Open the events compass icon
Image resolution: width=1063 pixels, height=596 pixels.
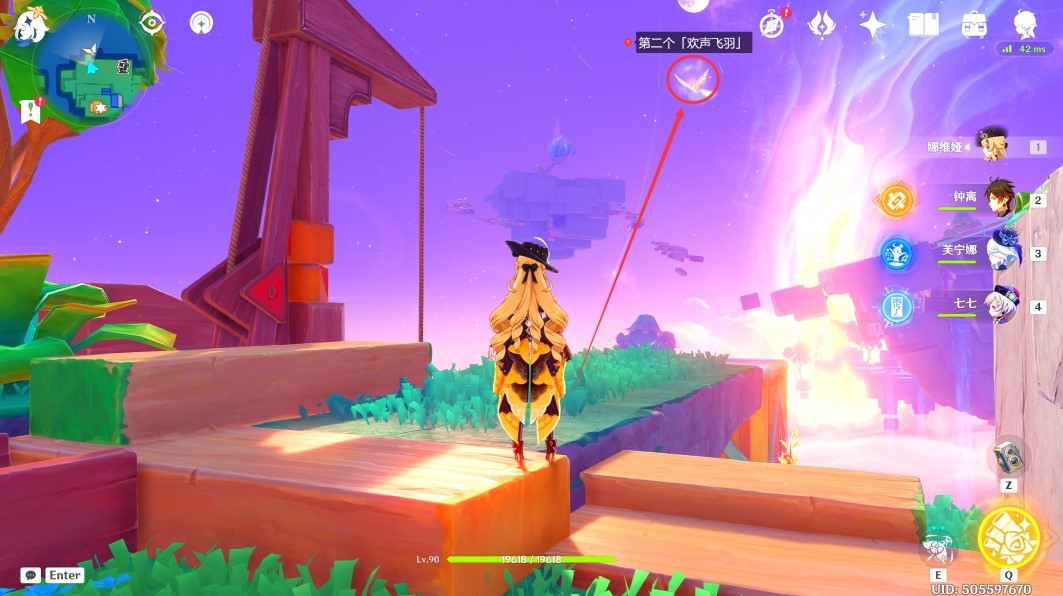click(772, 24)
